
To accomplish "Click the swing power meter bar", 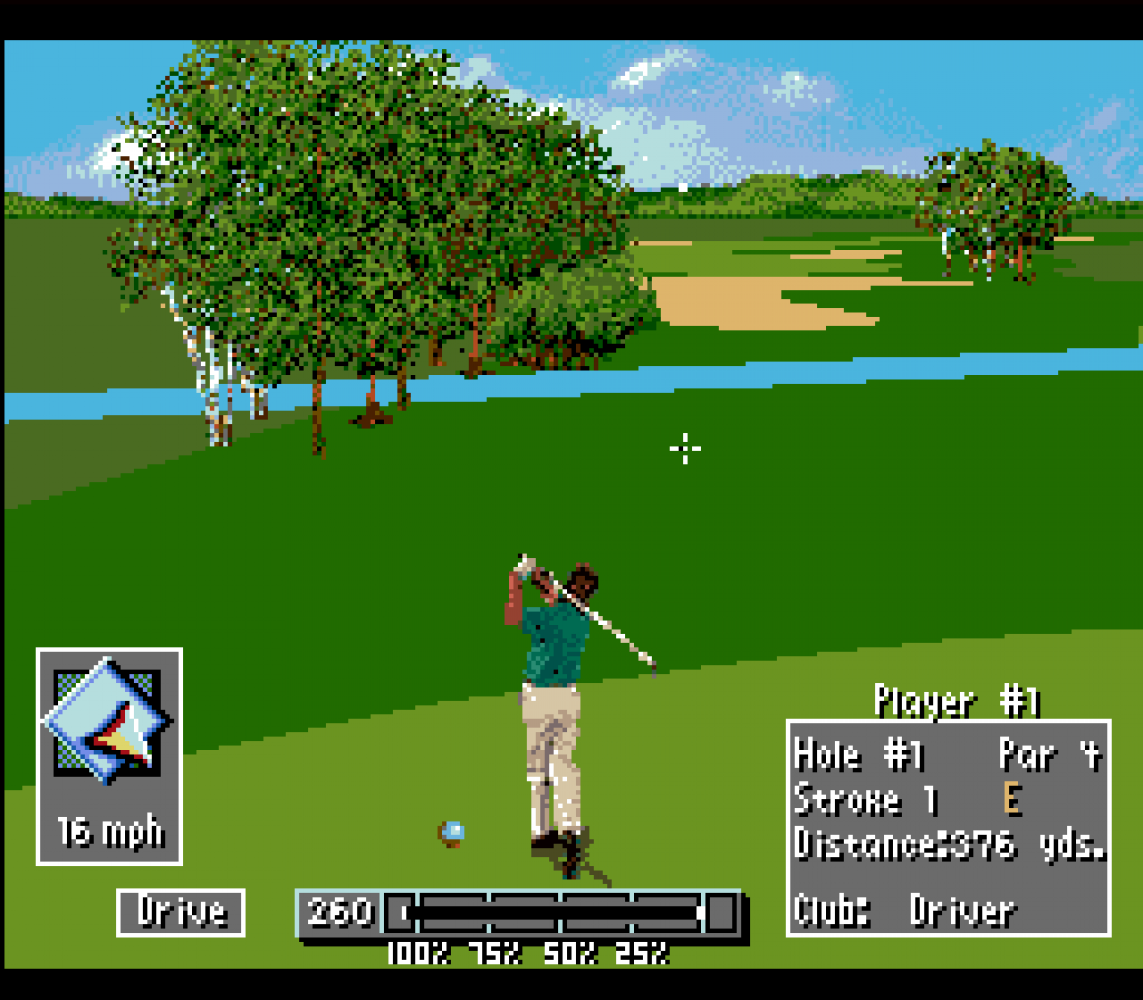I will [x=558, y=912].
